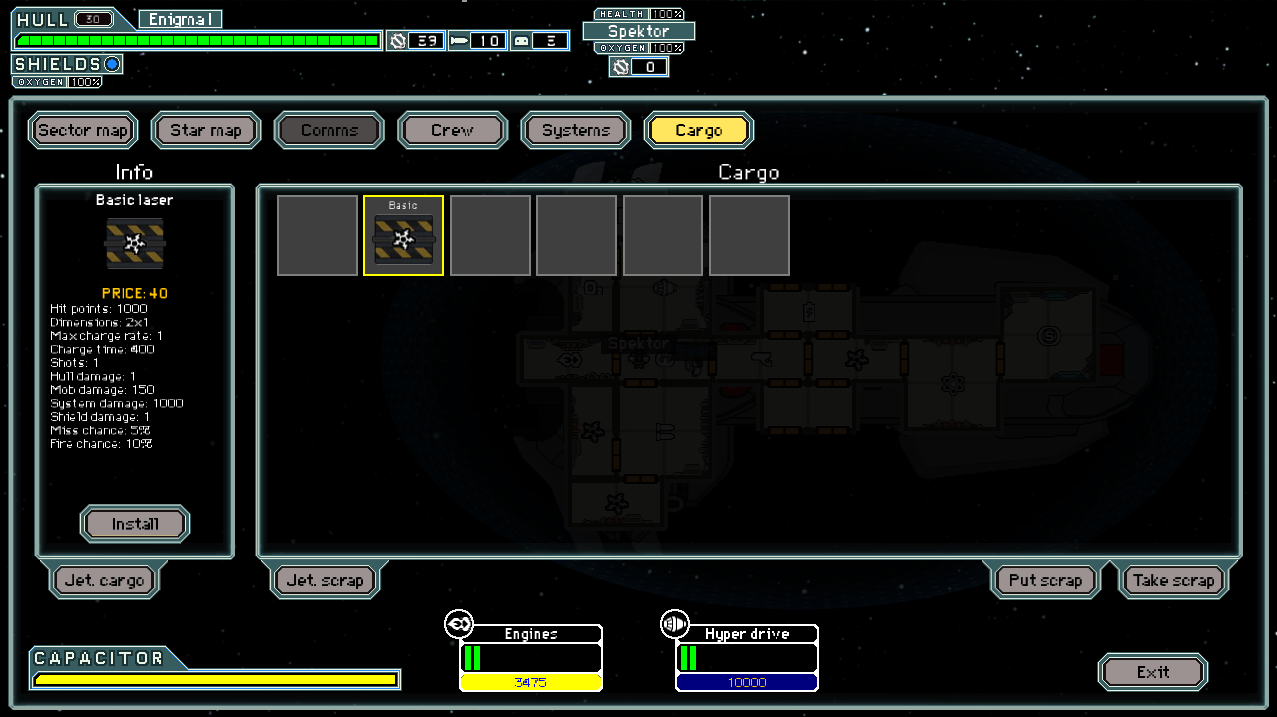The width and height of the screenshot is (1277, 717).
Task: Open the Sector map tab
Action: click(x=83, y=130)
